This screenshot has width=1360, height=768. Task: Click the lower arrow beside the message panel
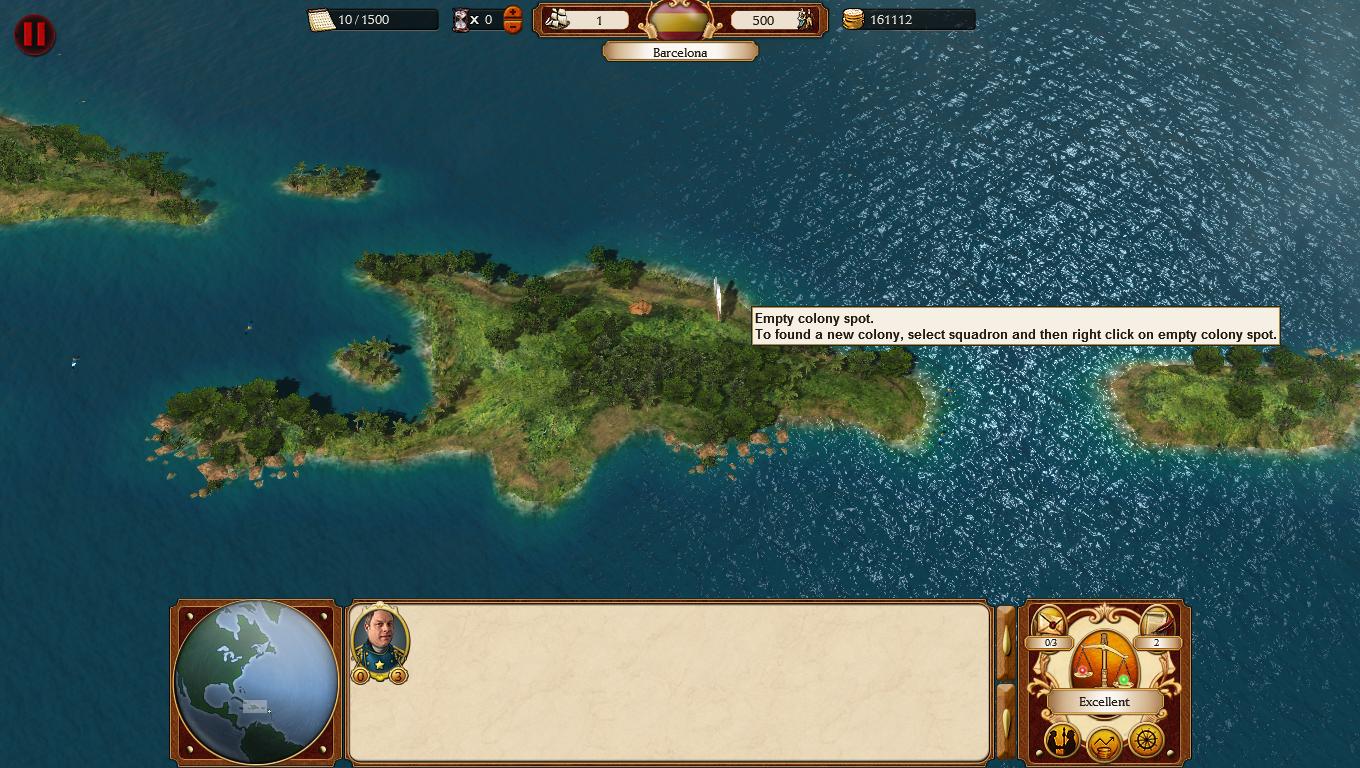pos(1005,722)
